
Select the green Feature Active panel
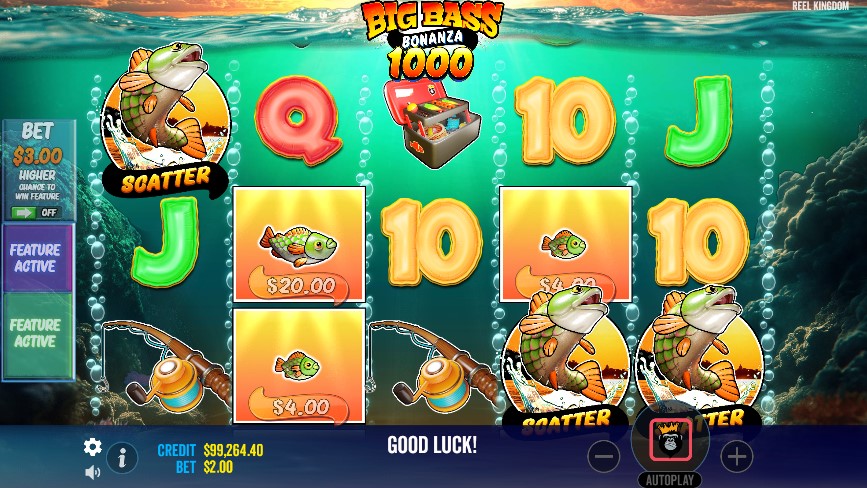36,333
